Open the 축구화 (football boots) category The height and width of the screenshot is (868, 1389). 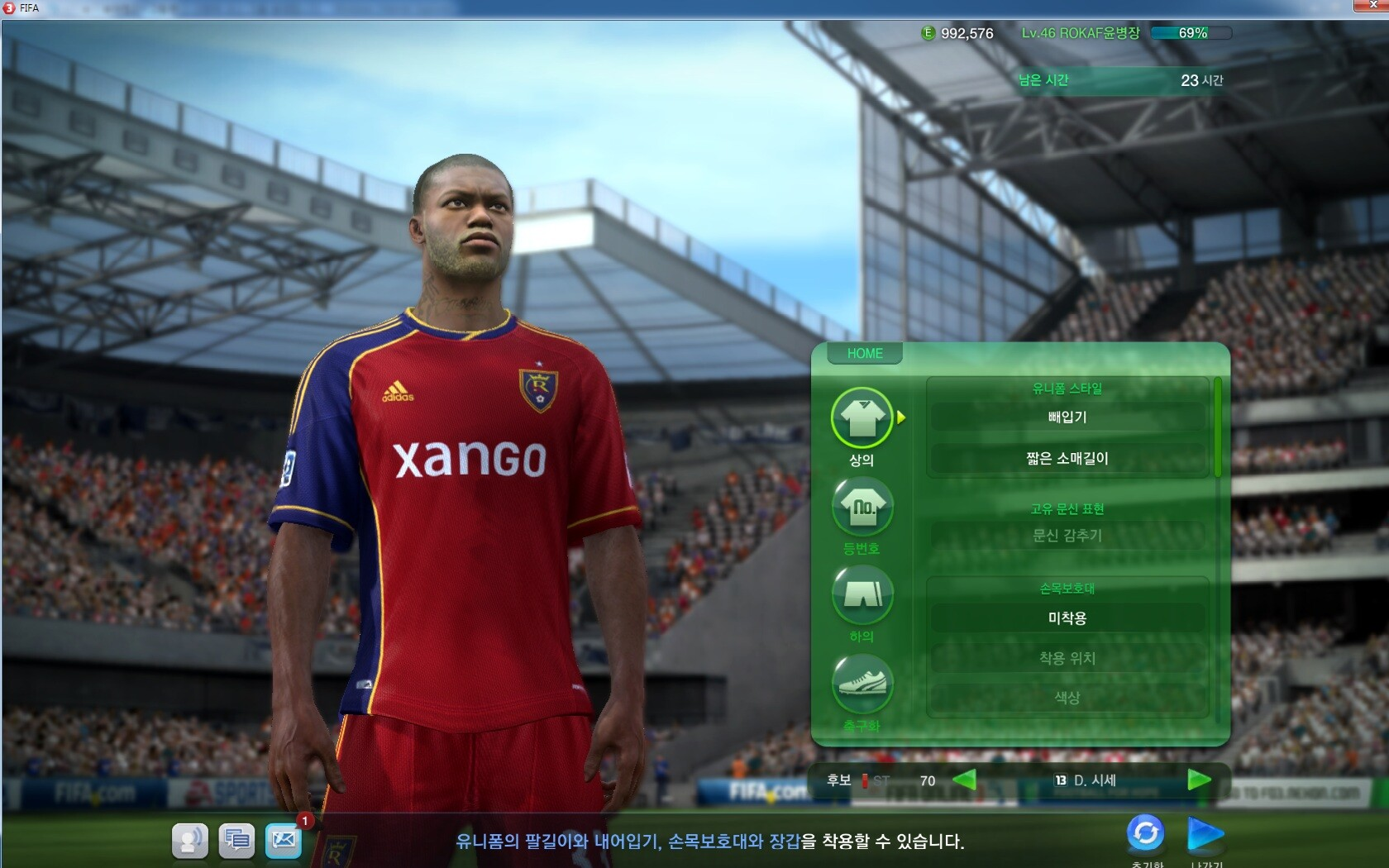[862, 684]
